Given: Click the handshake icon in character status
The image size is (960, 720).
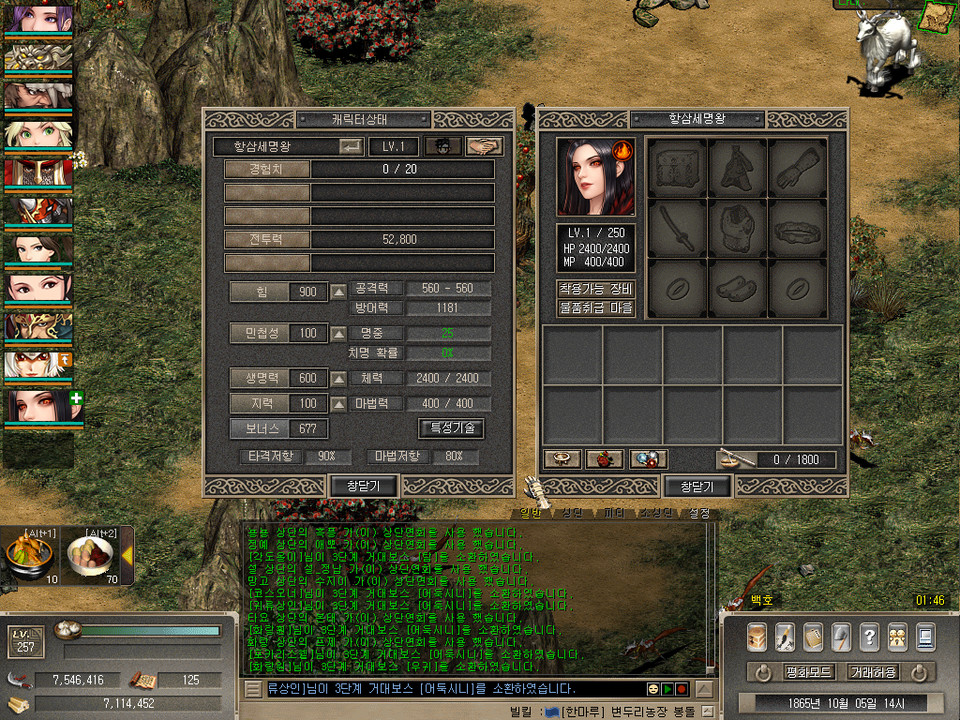Looking at the screenshot, I should pyautogui.click(x=485, y=147).
